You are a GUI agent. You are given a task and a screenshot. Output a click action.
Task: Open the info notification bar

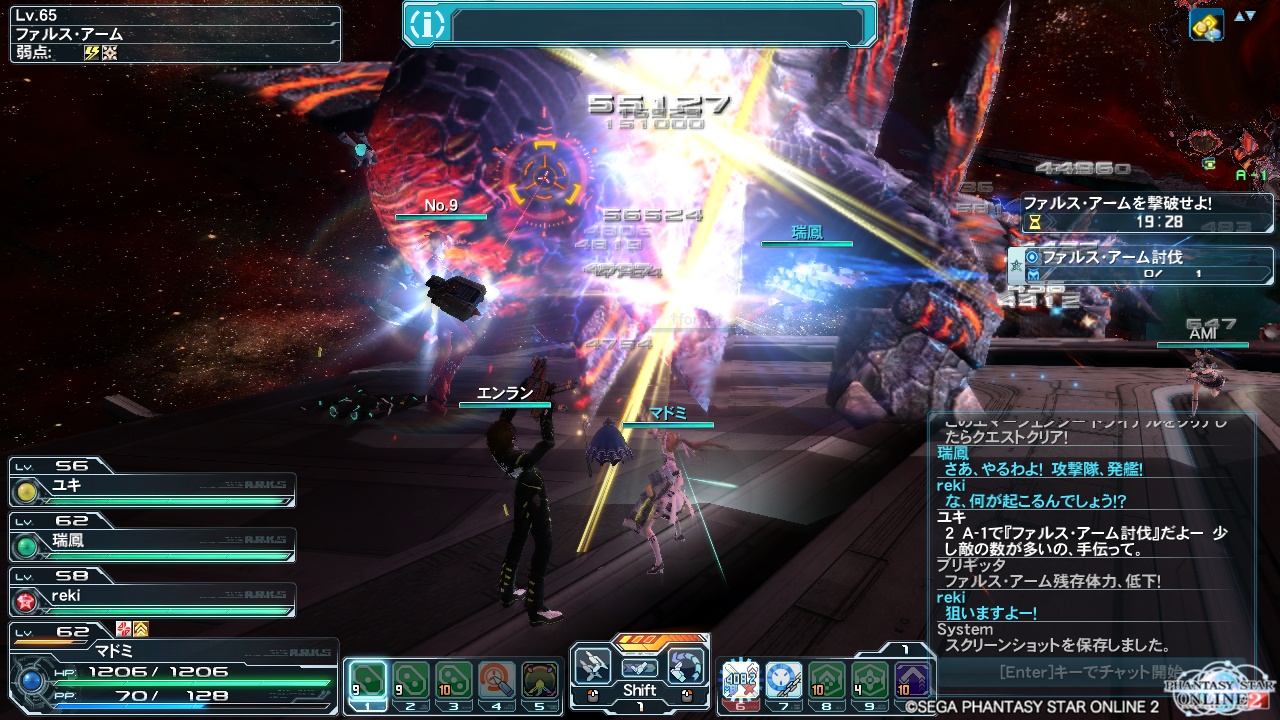click(640, 24)
